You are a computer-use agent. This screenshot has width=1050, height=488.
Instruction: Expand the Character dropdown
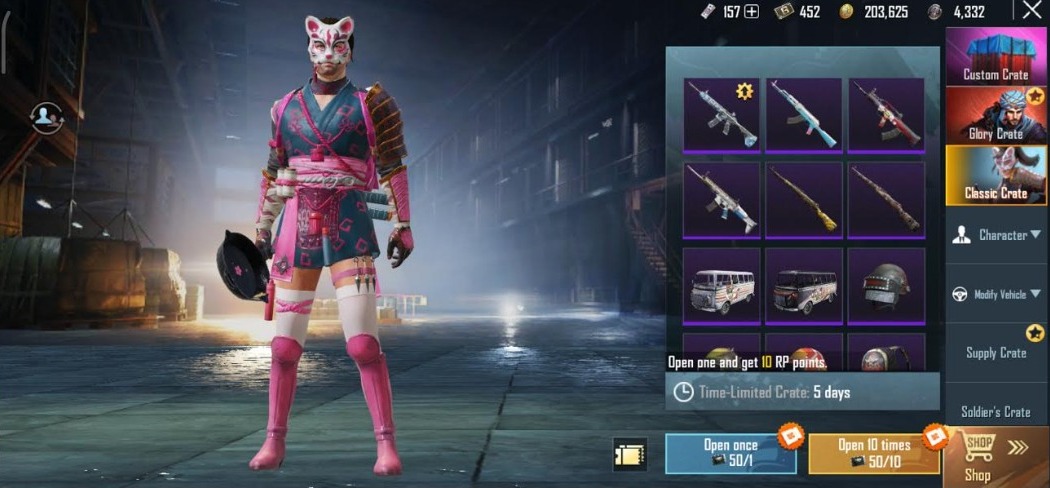(996, 235)
